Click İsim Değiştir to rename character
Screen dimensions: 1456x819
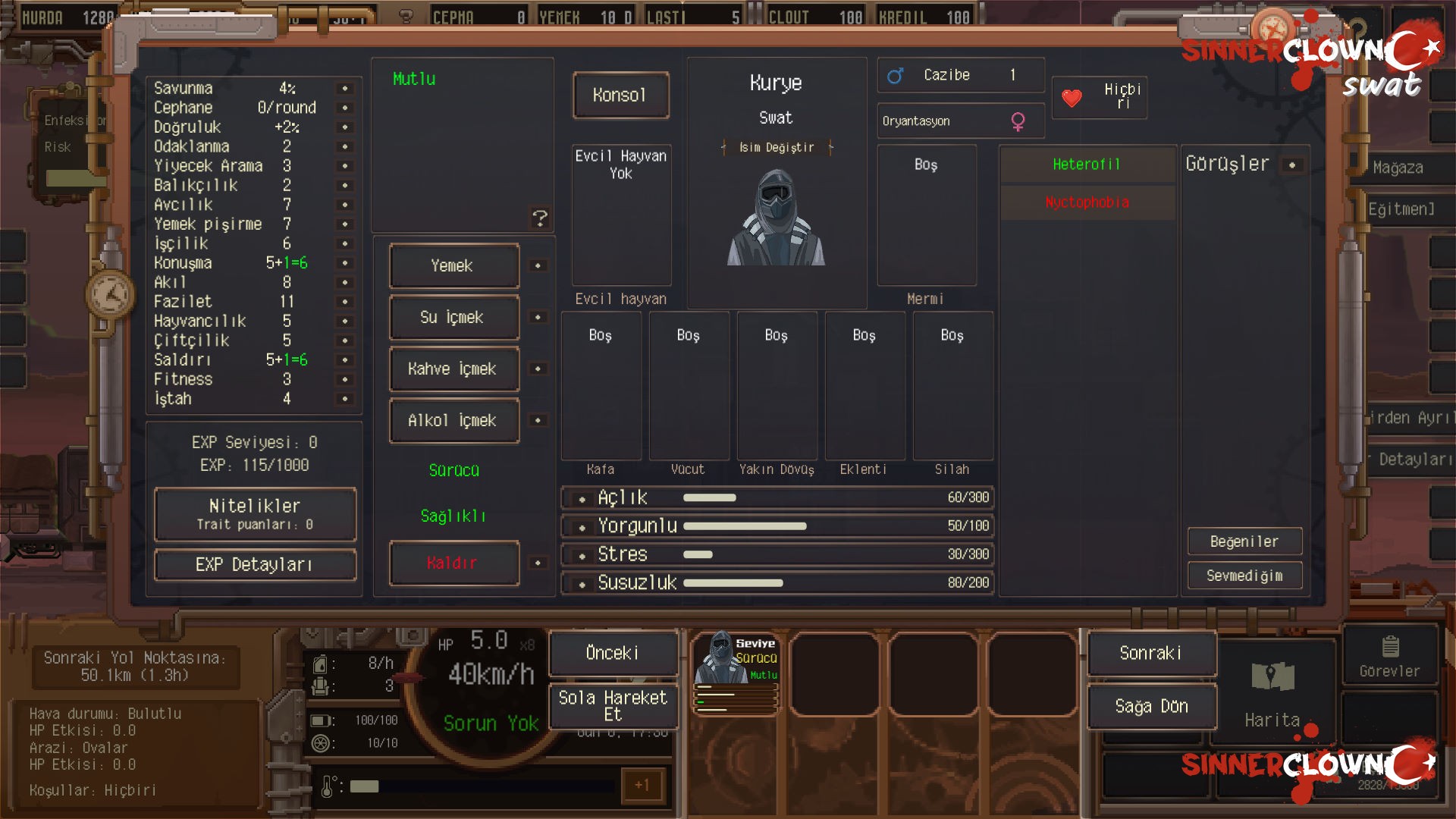pos(777,148)
